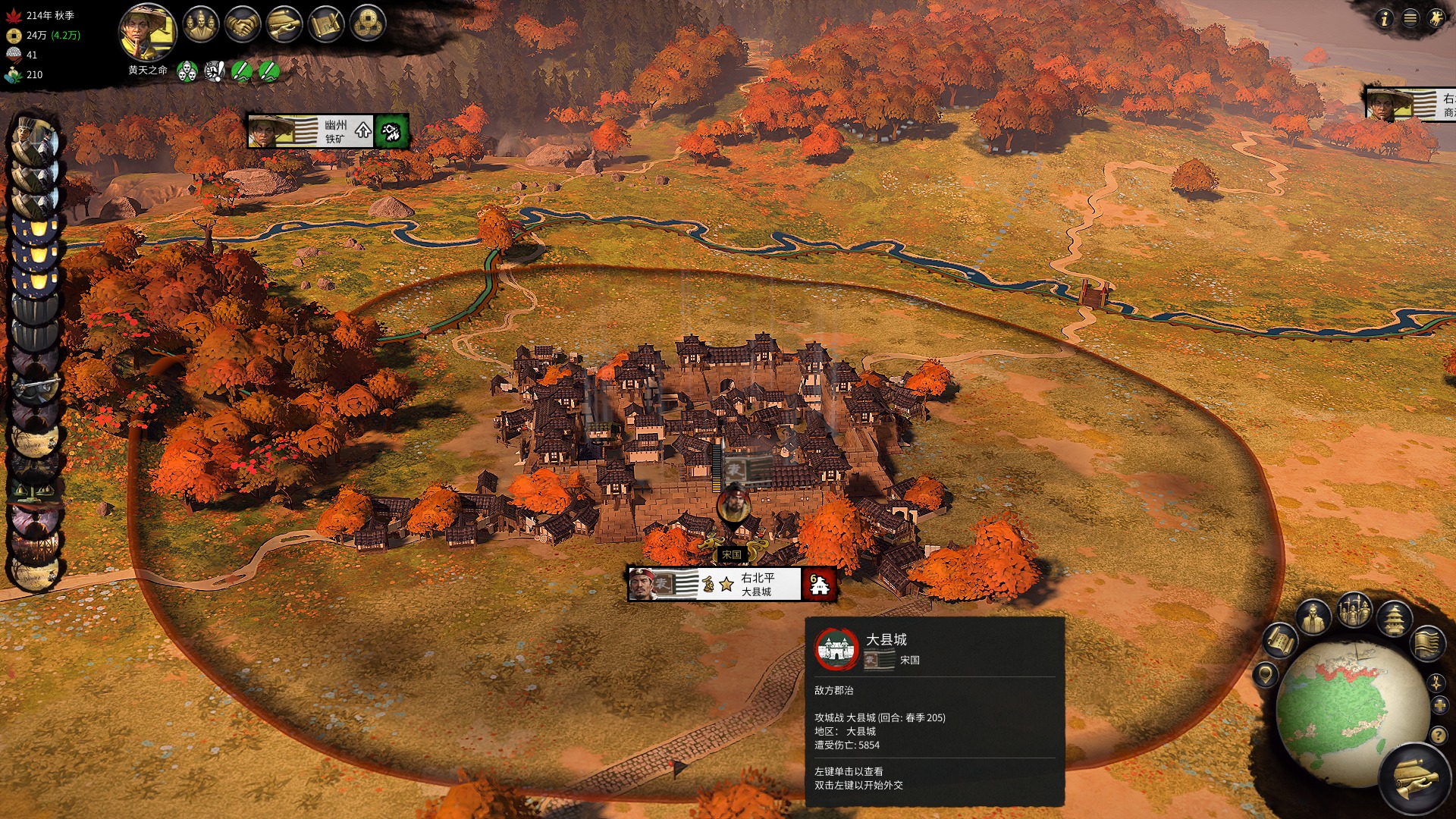This screenshot has height=819, width=1456.
Task: Open the scroll with brush panel
Action: (326, 24)
